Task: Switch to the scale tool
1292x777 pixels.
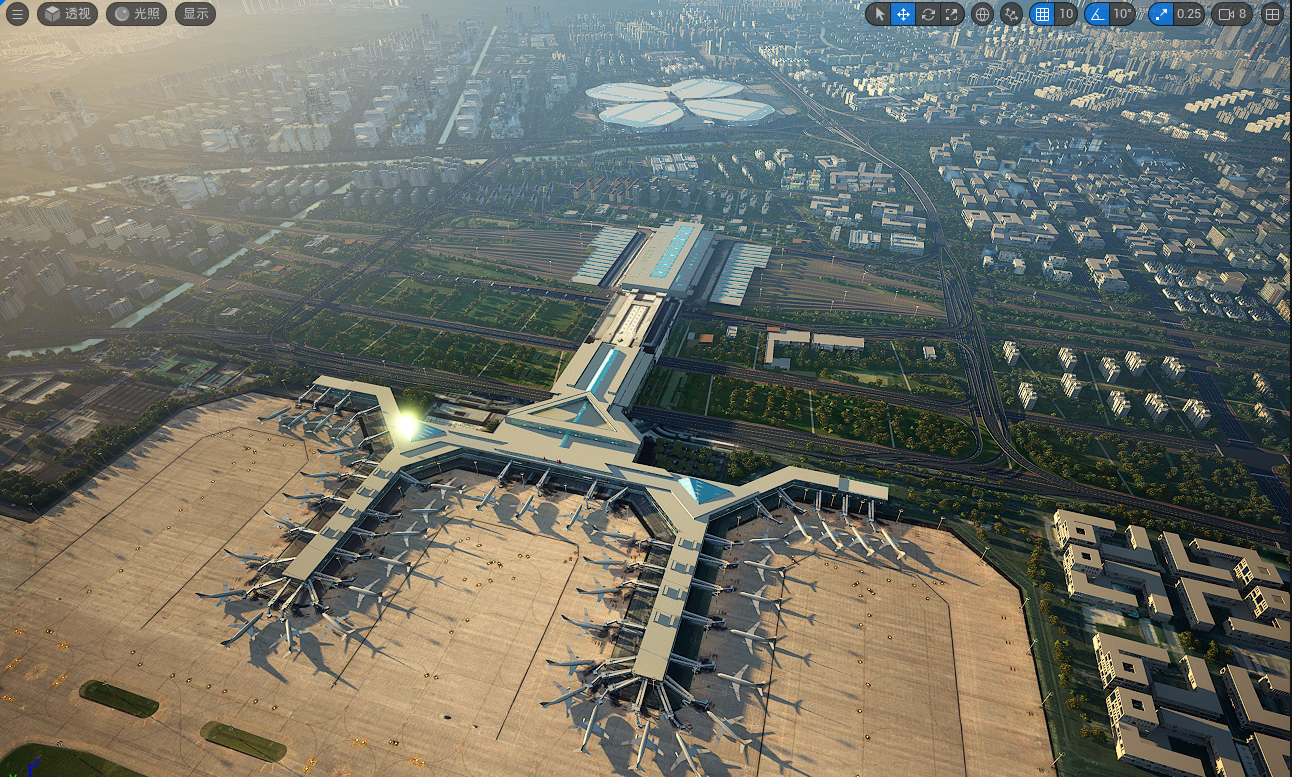Action: click(x=952, y=14)
